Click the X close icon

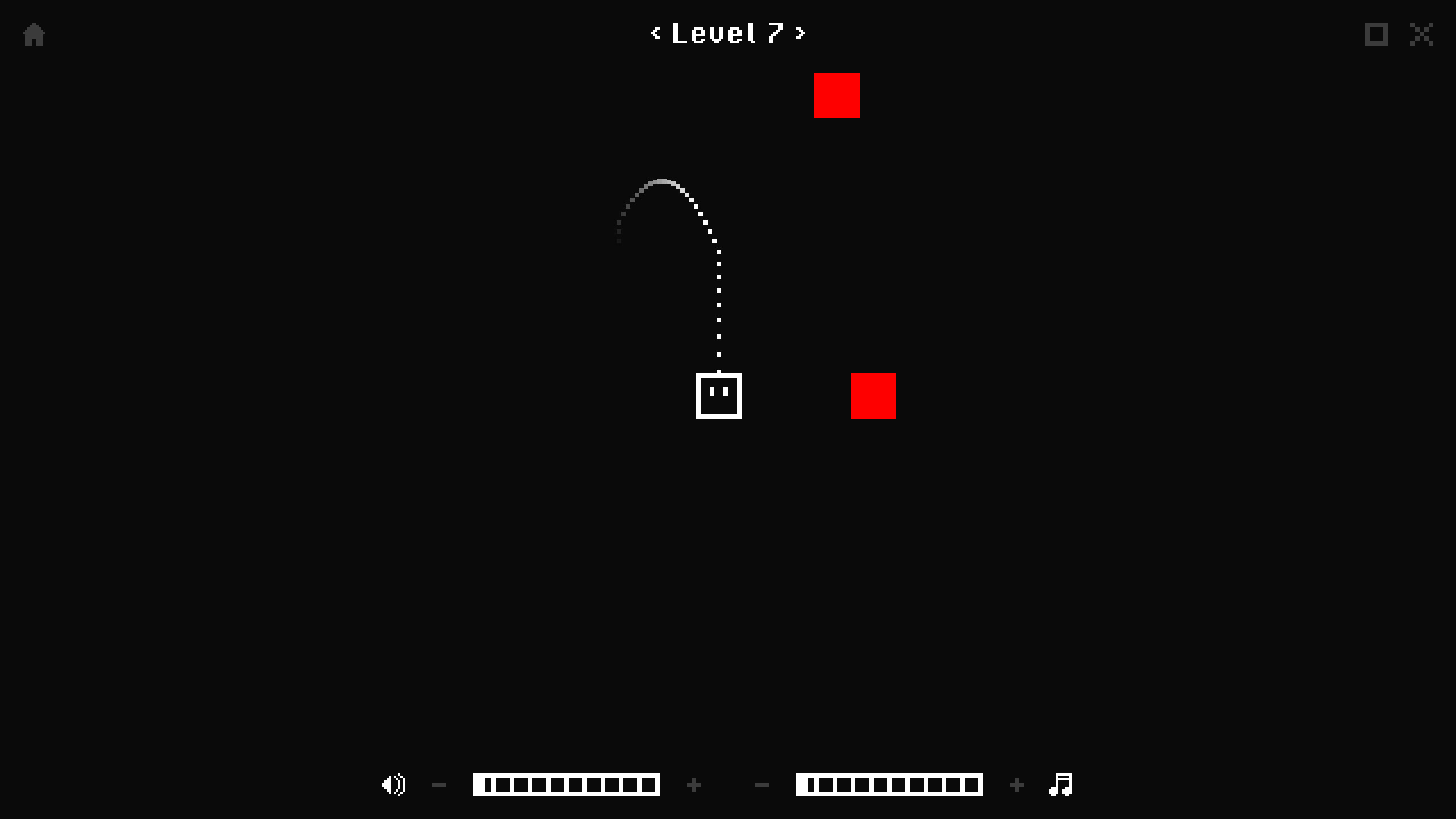pos(1422,34)
